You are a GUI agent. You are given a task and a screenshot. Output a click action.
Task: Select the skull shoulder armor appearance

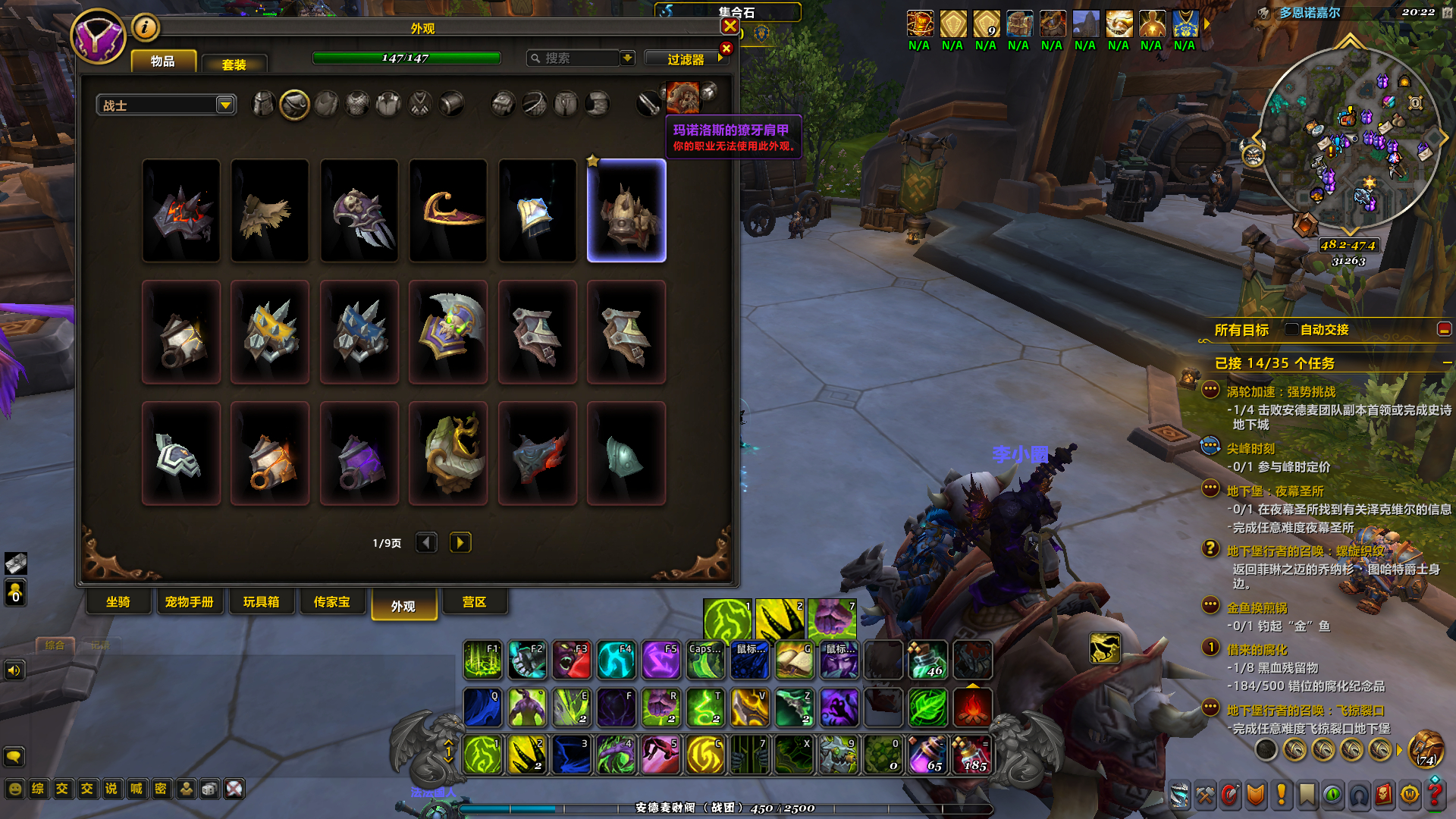[x=359, y=211]
